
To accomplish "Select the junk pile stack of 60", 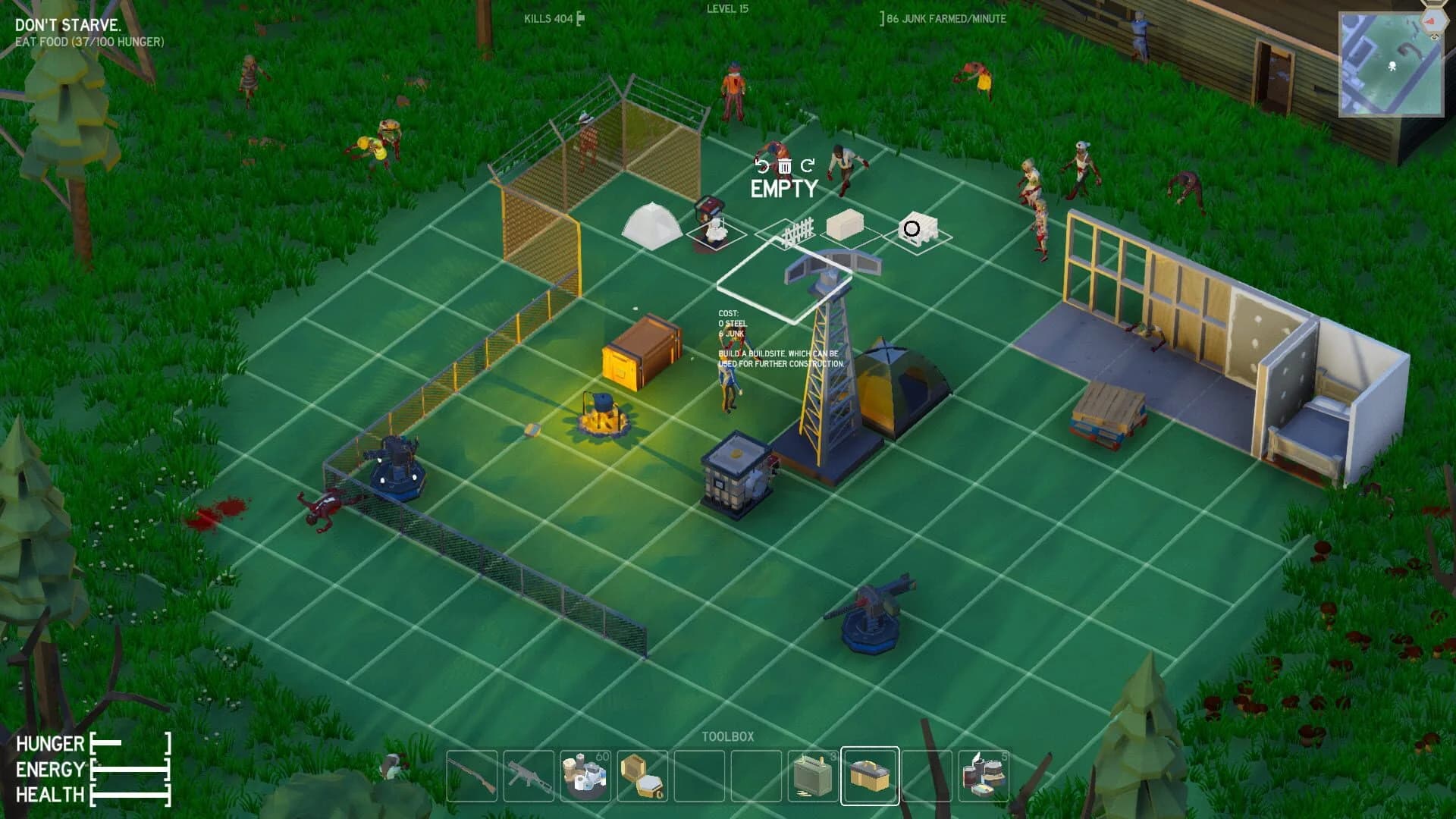I will tap(584, 775).
